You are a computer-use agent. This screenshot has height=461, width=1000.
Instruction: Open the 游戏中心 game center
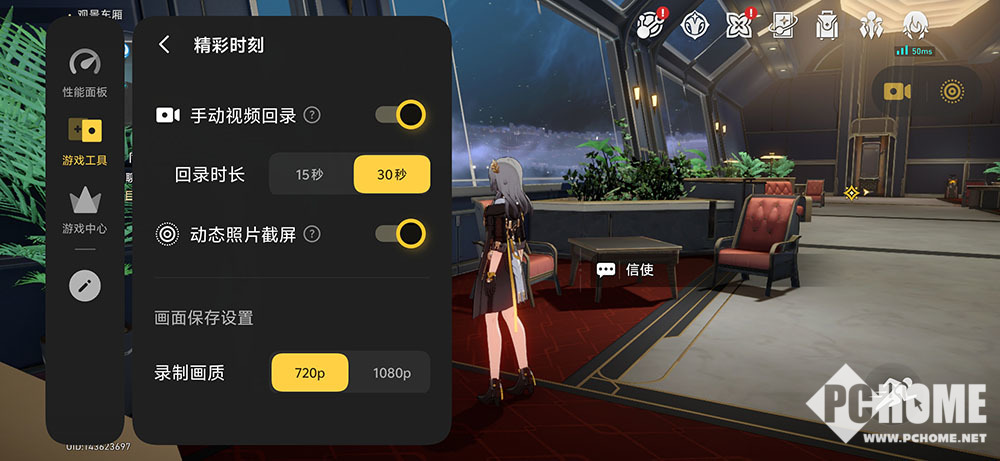click(x=85, y=208)
